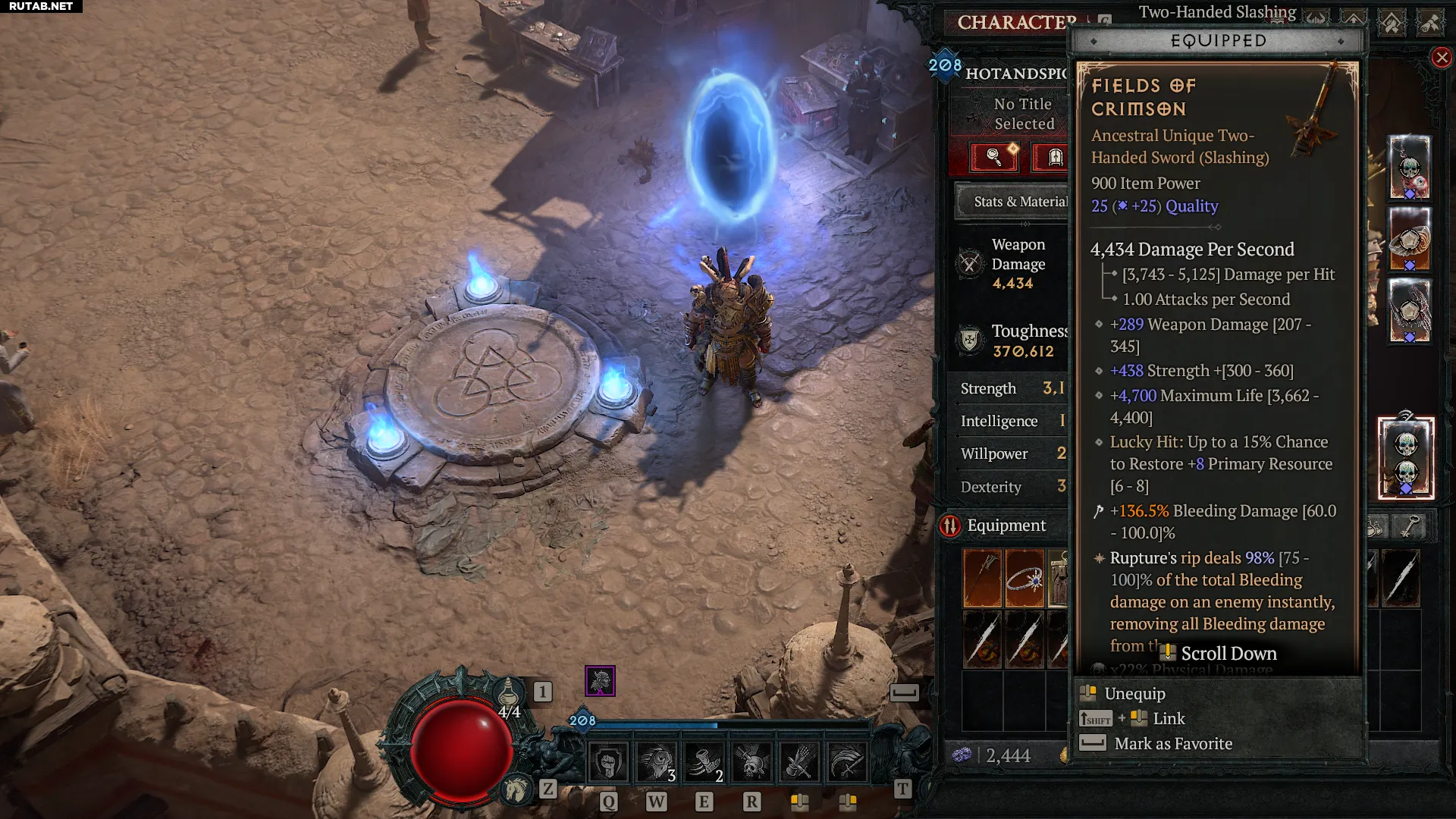Click the Equipment tab swap icon
Image resolution: width=1456 pixels, height=819 pixels.
click(950, 526)
